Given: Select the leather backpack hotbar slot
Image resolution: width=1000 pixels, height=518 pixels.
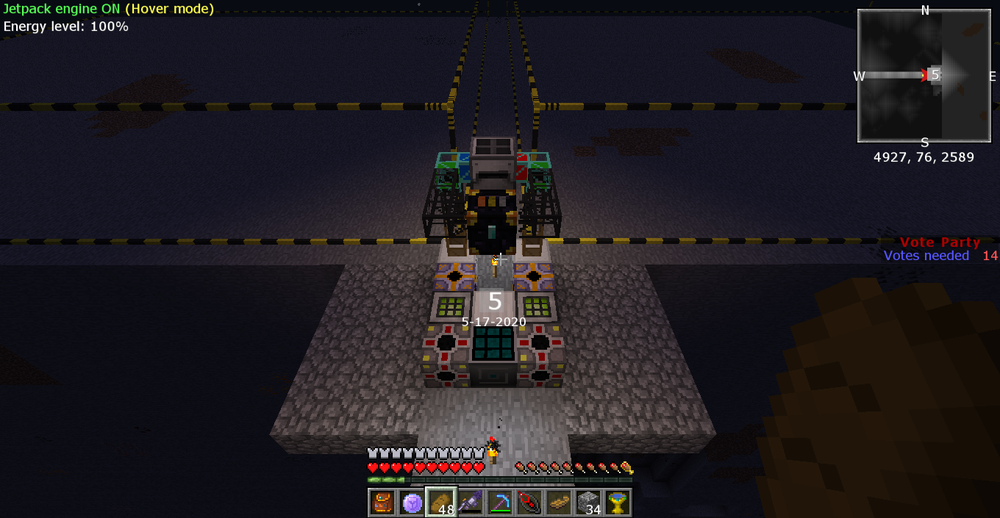Looking at the screenshot, I should pos(382,502).
